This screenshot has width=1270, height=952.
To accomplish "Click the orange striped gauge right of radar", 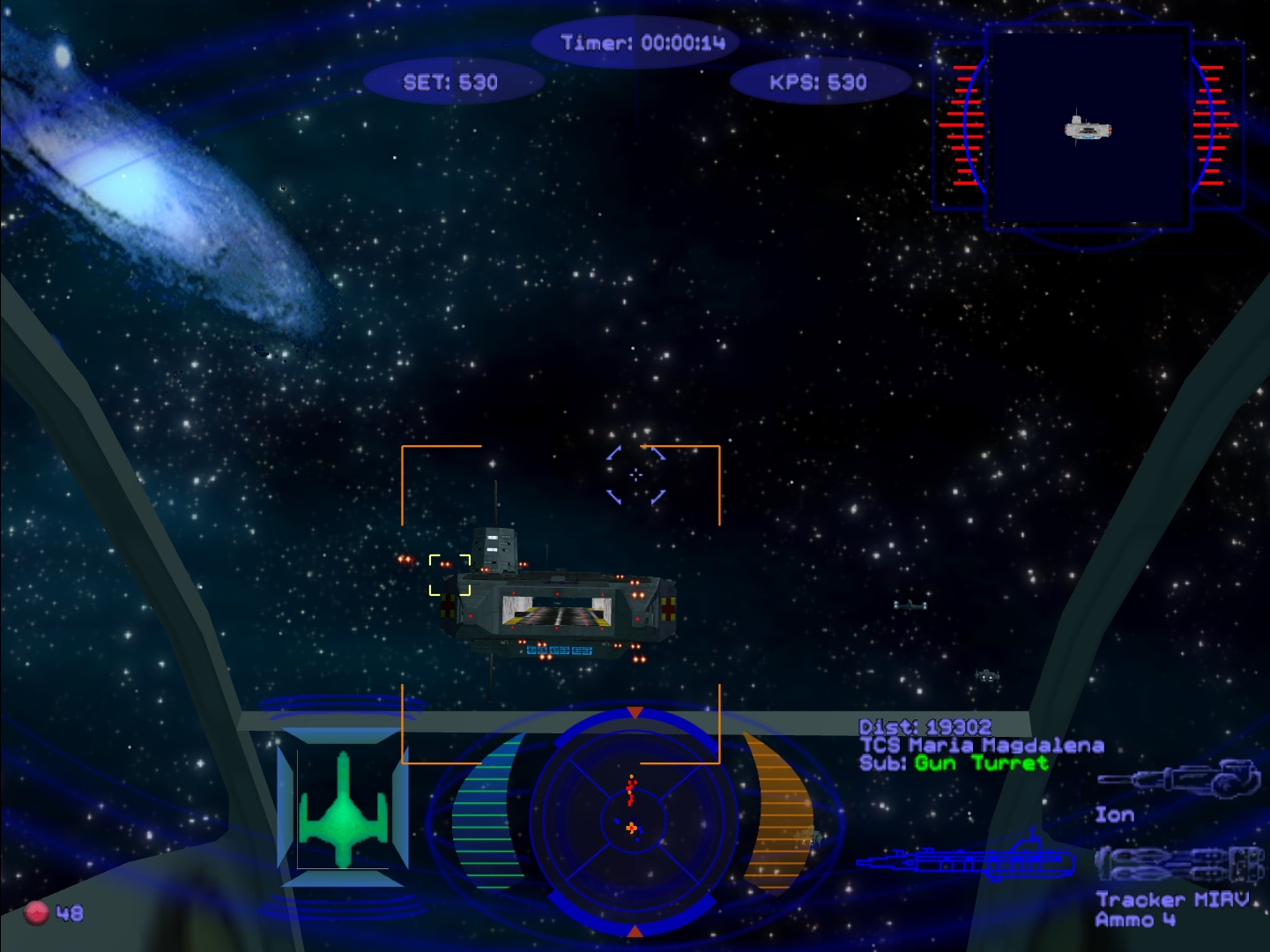I will coord(776,811).
